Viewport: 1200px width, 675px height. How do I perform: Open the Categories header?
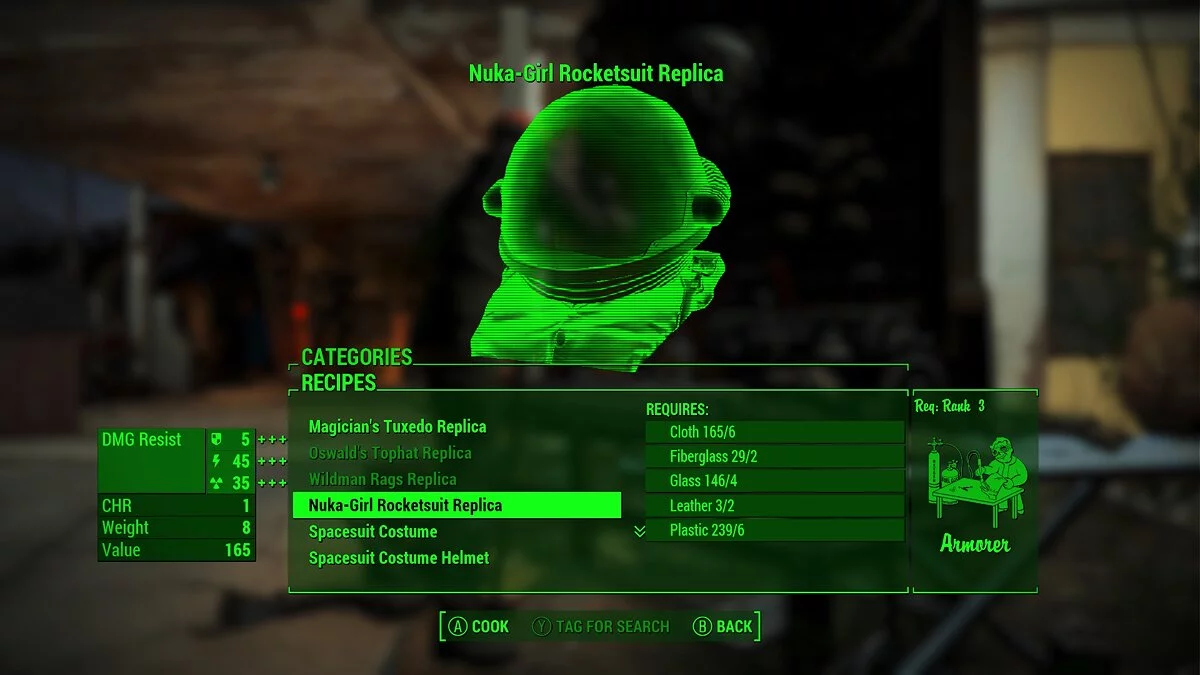[356, 357]
